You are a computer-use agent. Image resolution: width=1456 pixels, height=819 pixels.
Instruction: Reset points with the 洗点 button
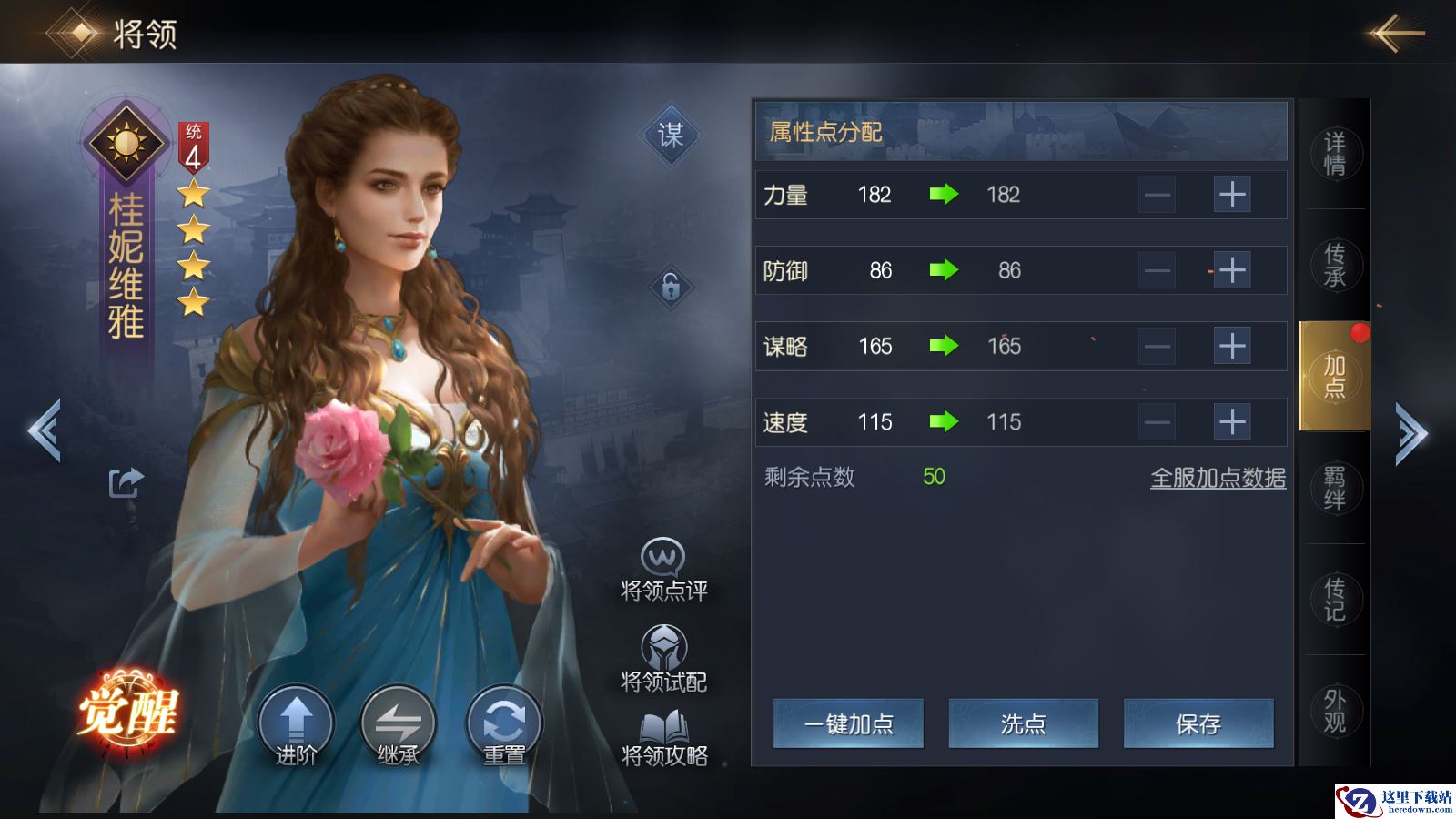click(x=1023, y=723)
